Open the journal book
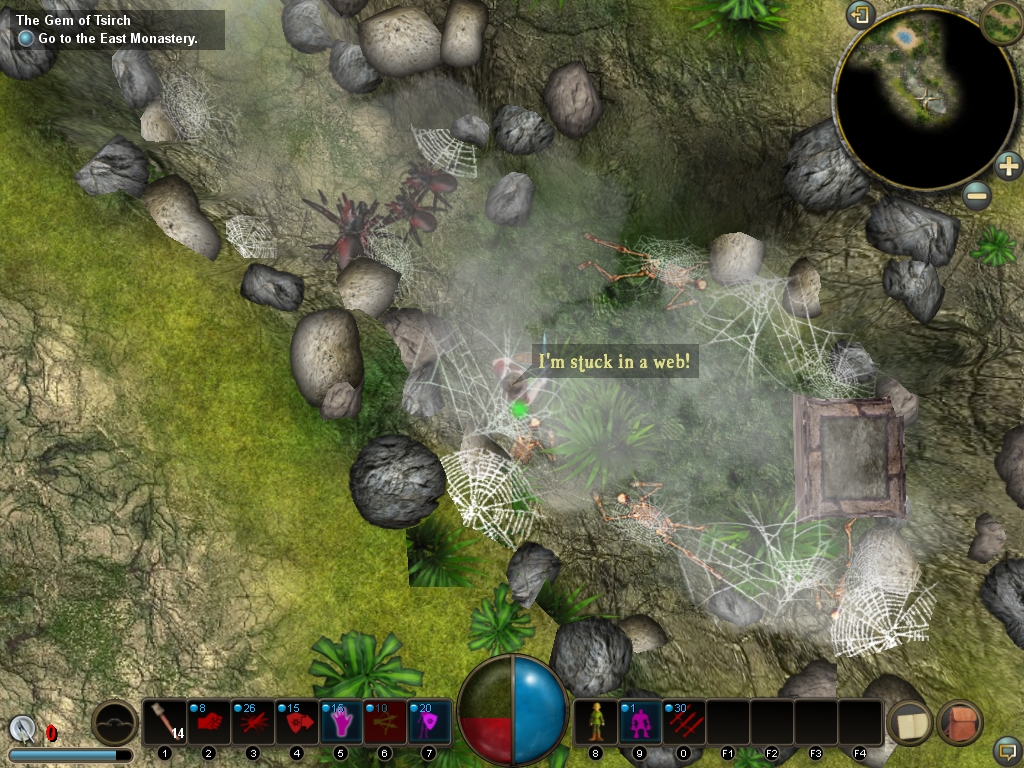Viewport: 1024px width, 768px height. tap(911, 723)
